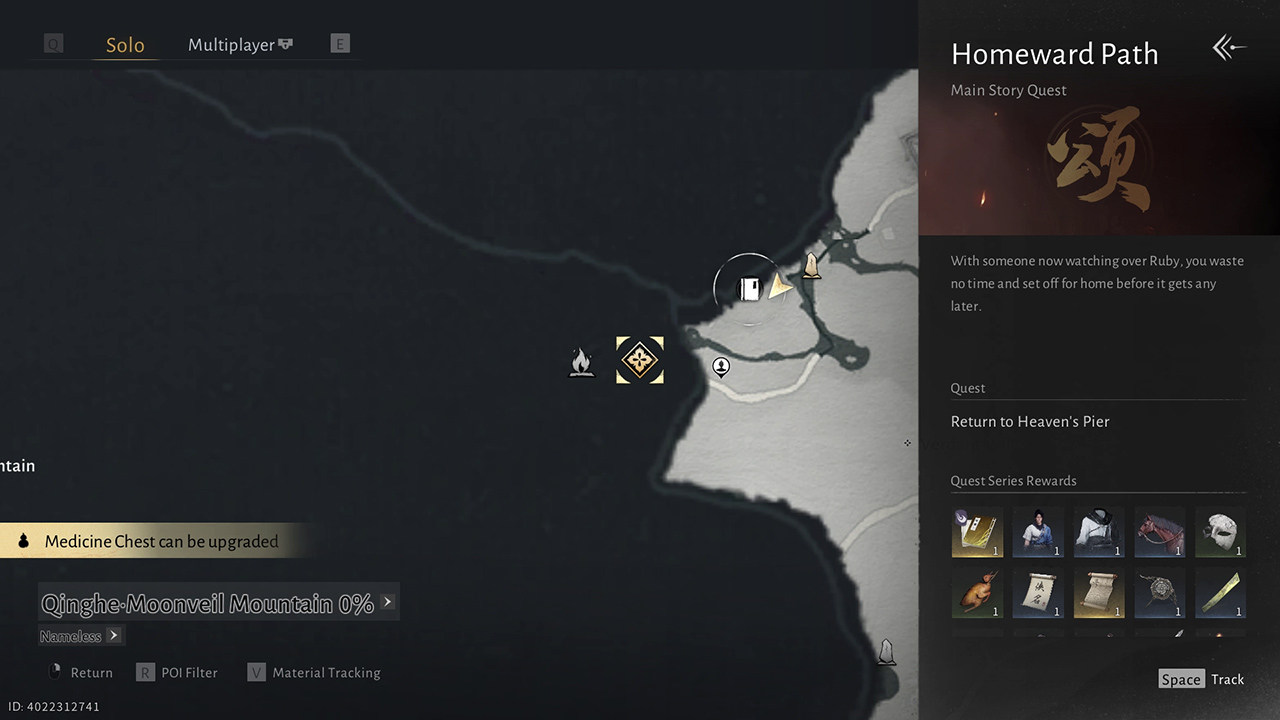Inspect the white mask reward
The width and height of the screenshot is (1280, 720).
[1221, 532]
